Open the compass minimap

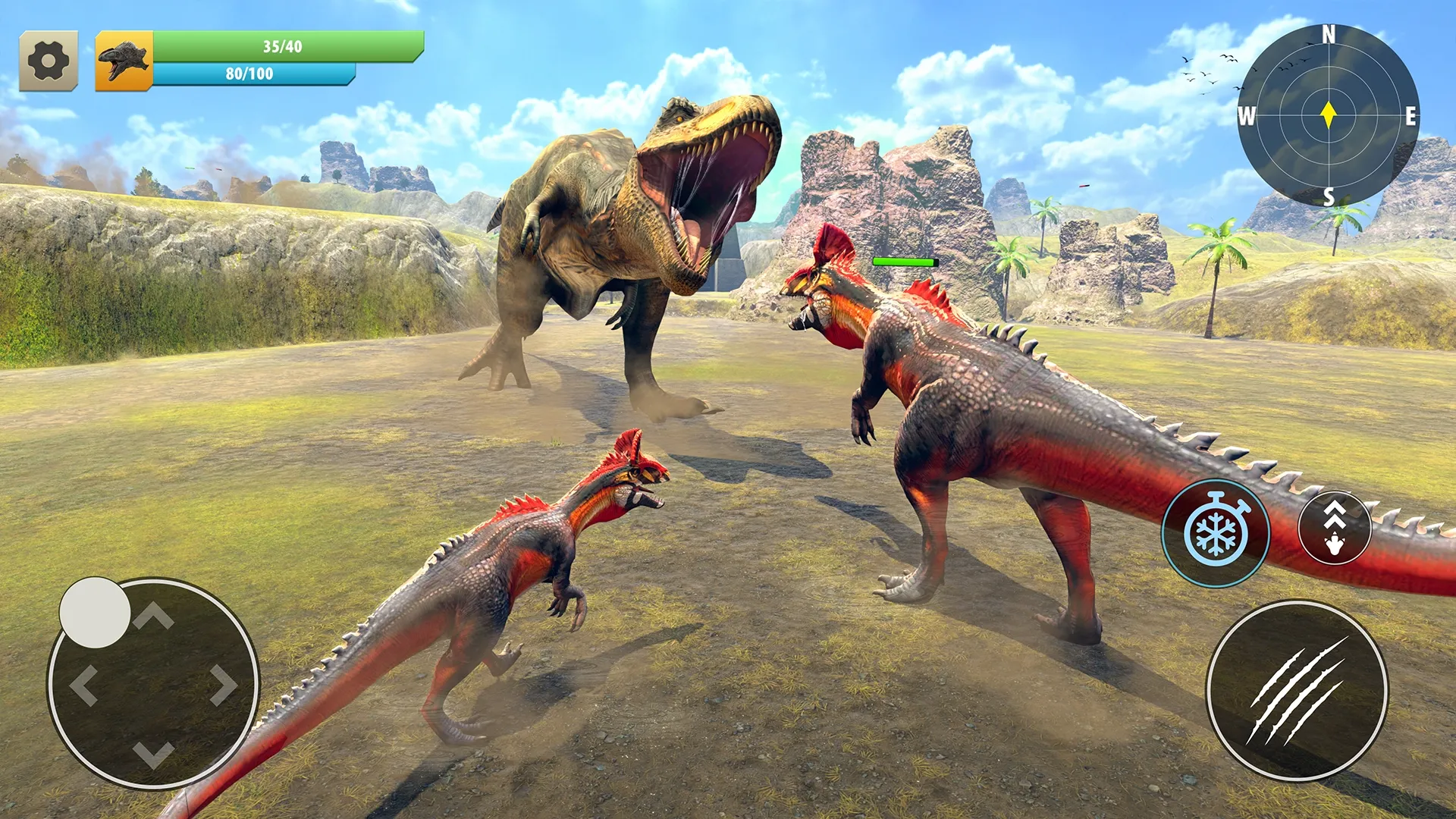point(1328,115)
